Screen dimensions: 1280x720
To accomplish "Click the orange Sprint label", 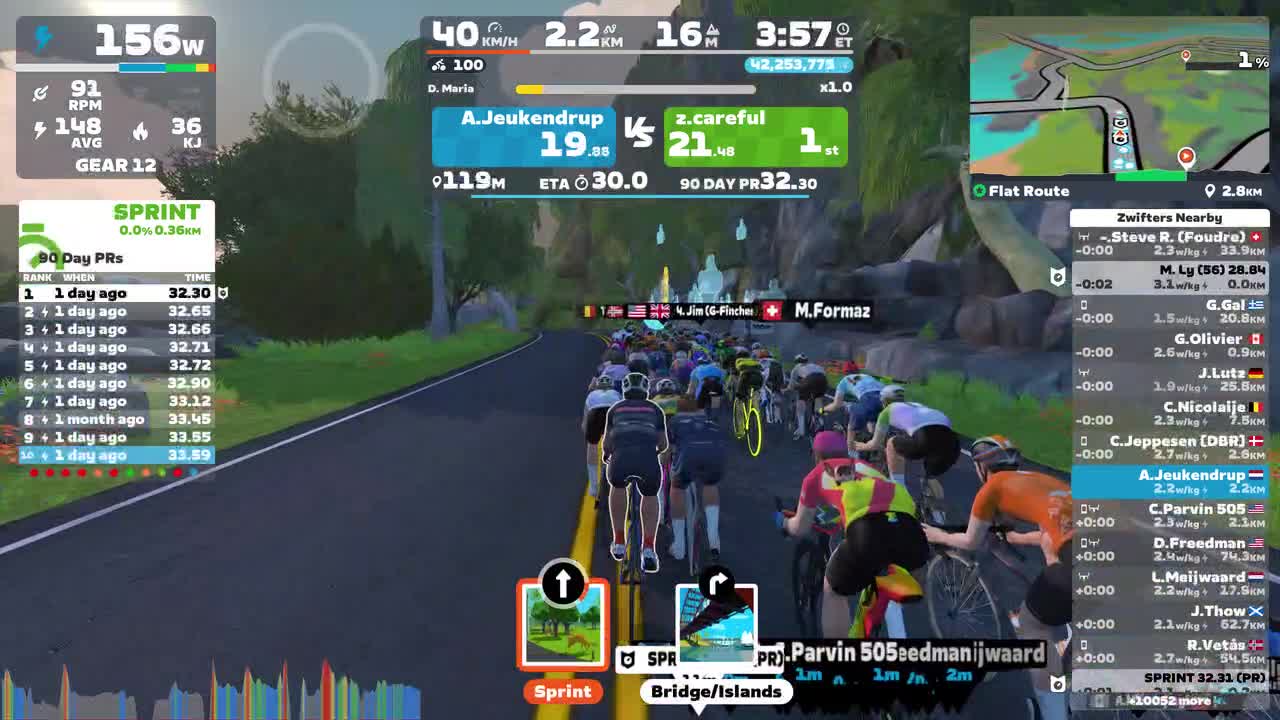I will pyautogui.click(x=562, y=691).
